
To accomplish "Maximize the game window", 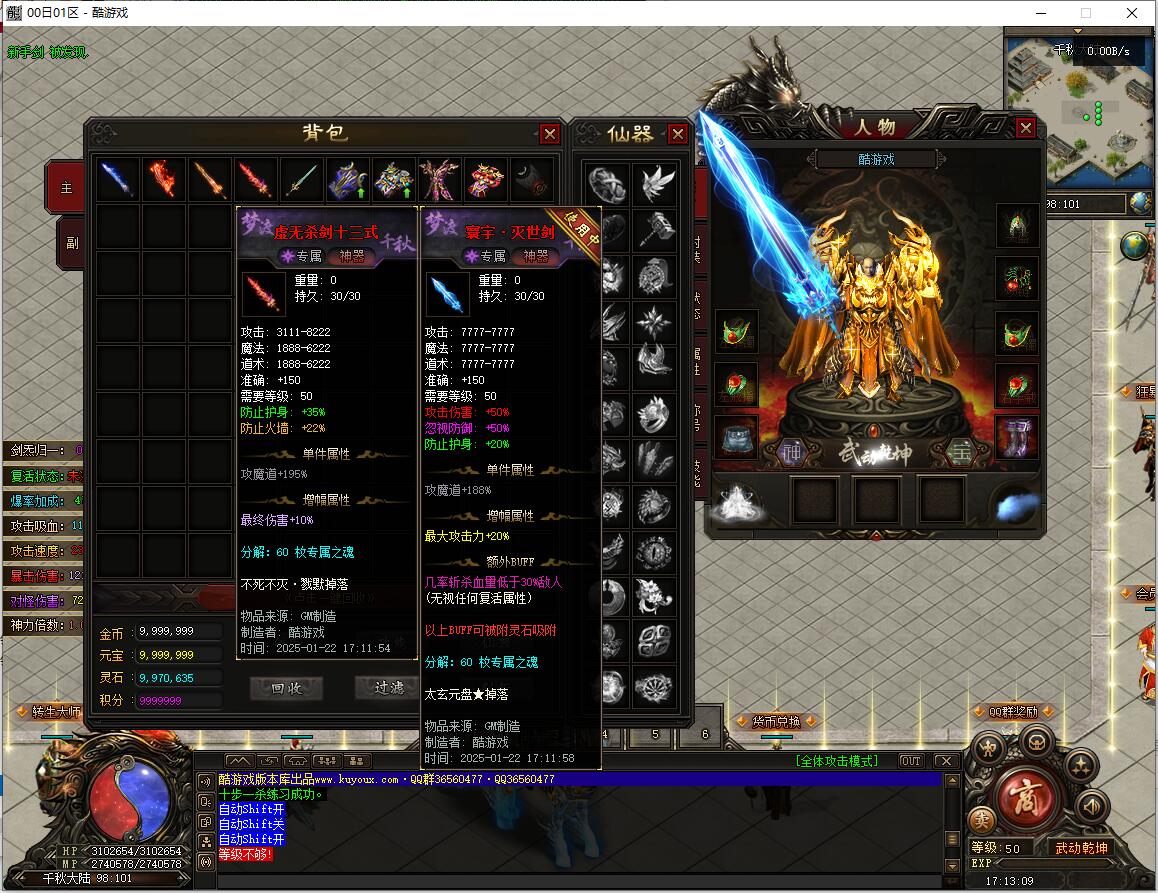I will 1086,13.
